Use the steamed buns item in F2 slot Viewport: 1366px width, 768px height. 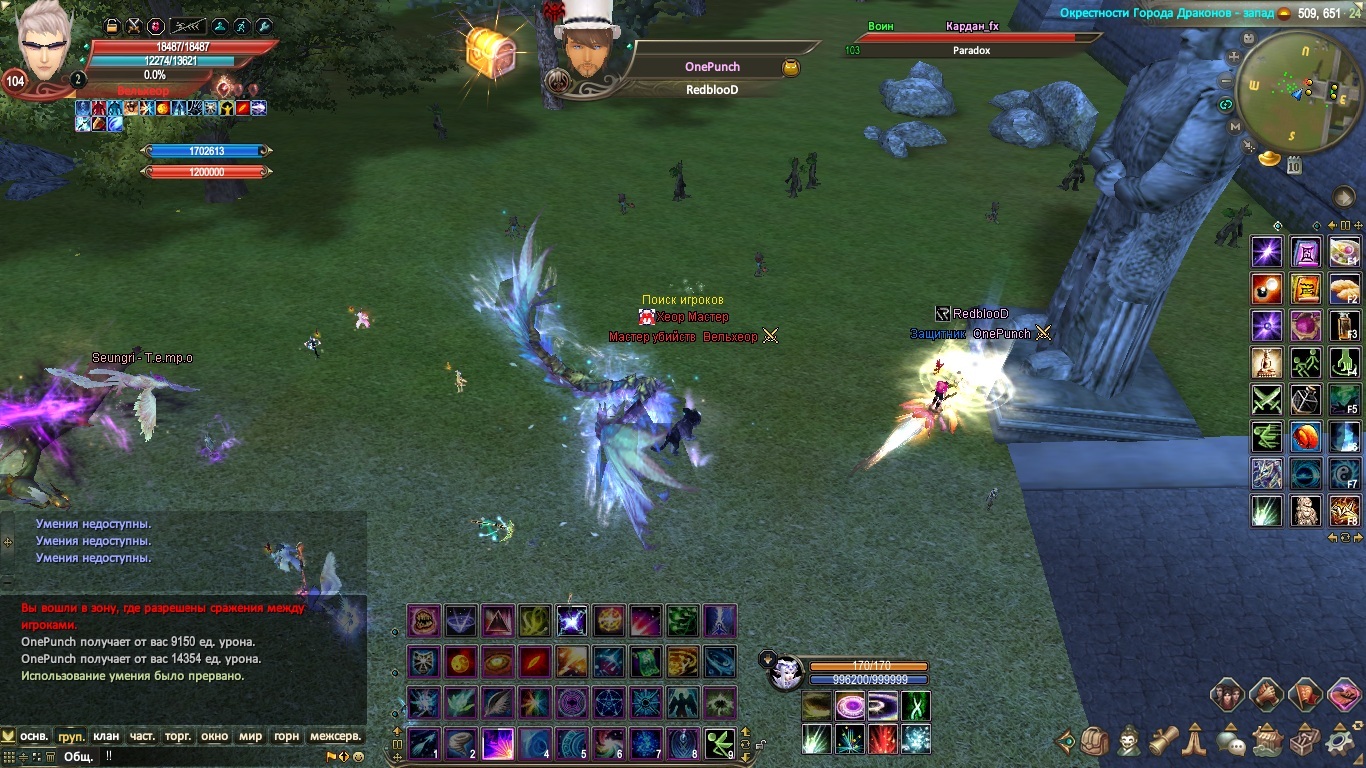pos(1344,289)
